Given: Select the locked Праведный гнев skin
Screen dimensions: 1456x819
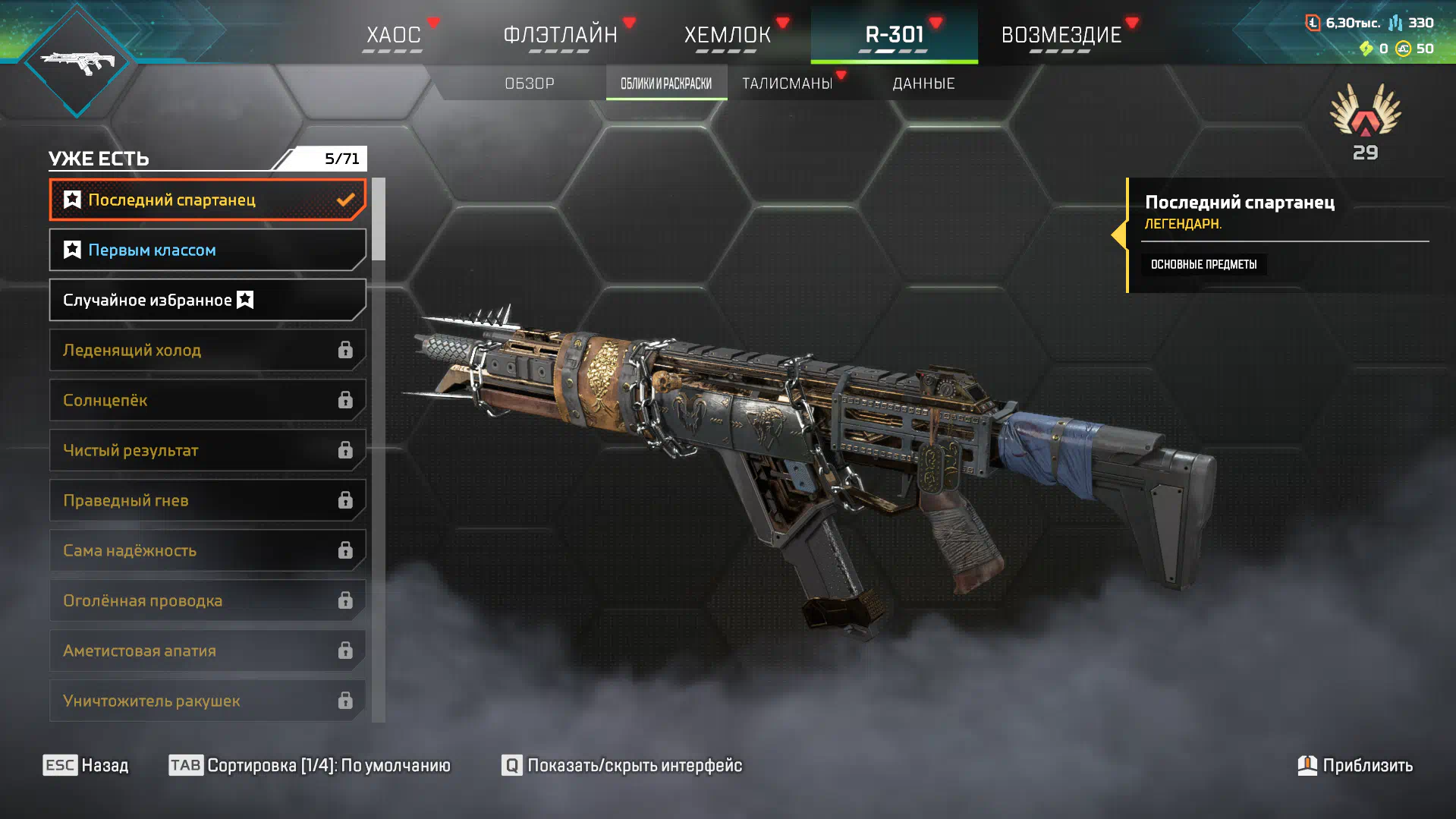Looking at the screenshot, I should coord(207,500).
